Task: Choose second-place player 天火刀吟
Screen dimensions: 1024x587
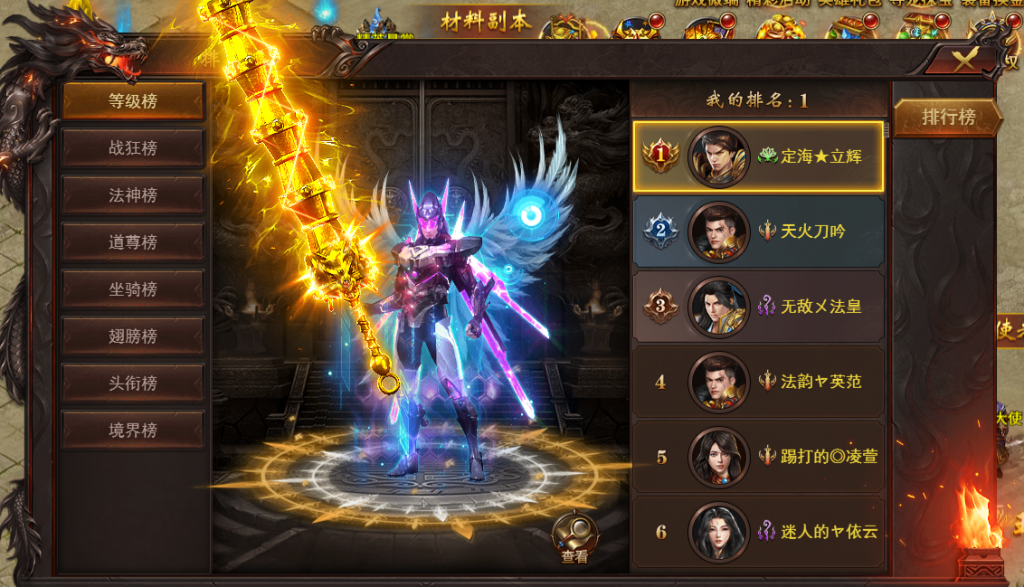Action: coord(758,232)
